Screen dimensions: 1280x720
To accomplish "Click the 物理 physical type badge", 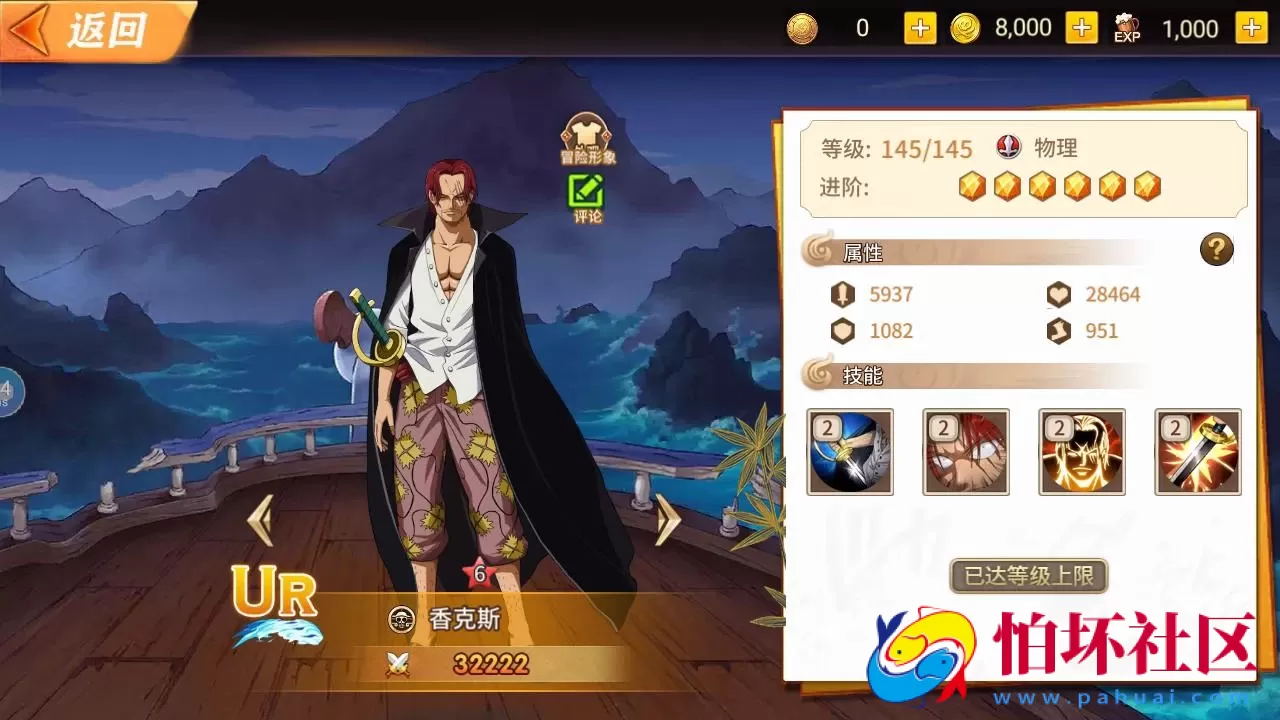I will 1009,147.
